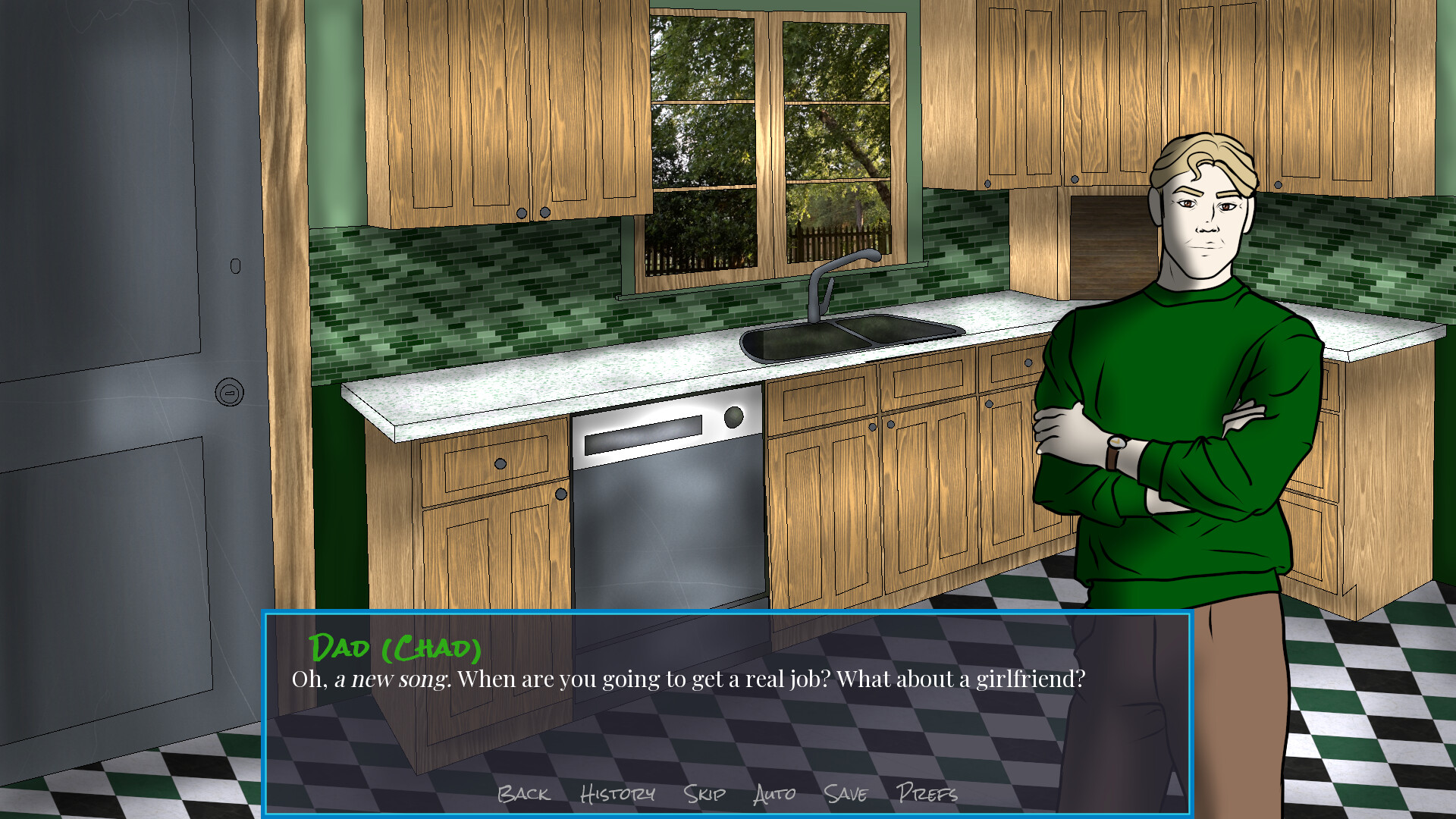Viewport: 1456px width, 819px height.
Task: Click Save to store game progress
Action: (x=847, y=795)
